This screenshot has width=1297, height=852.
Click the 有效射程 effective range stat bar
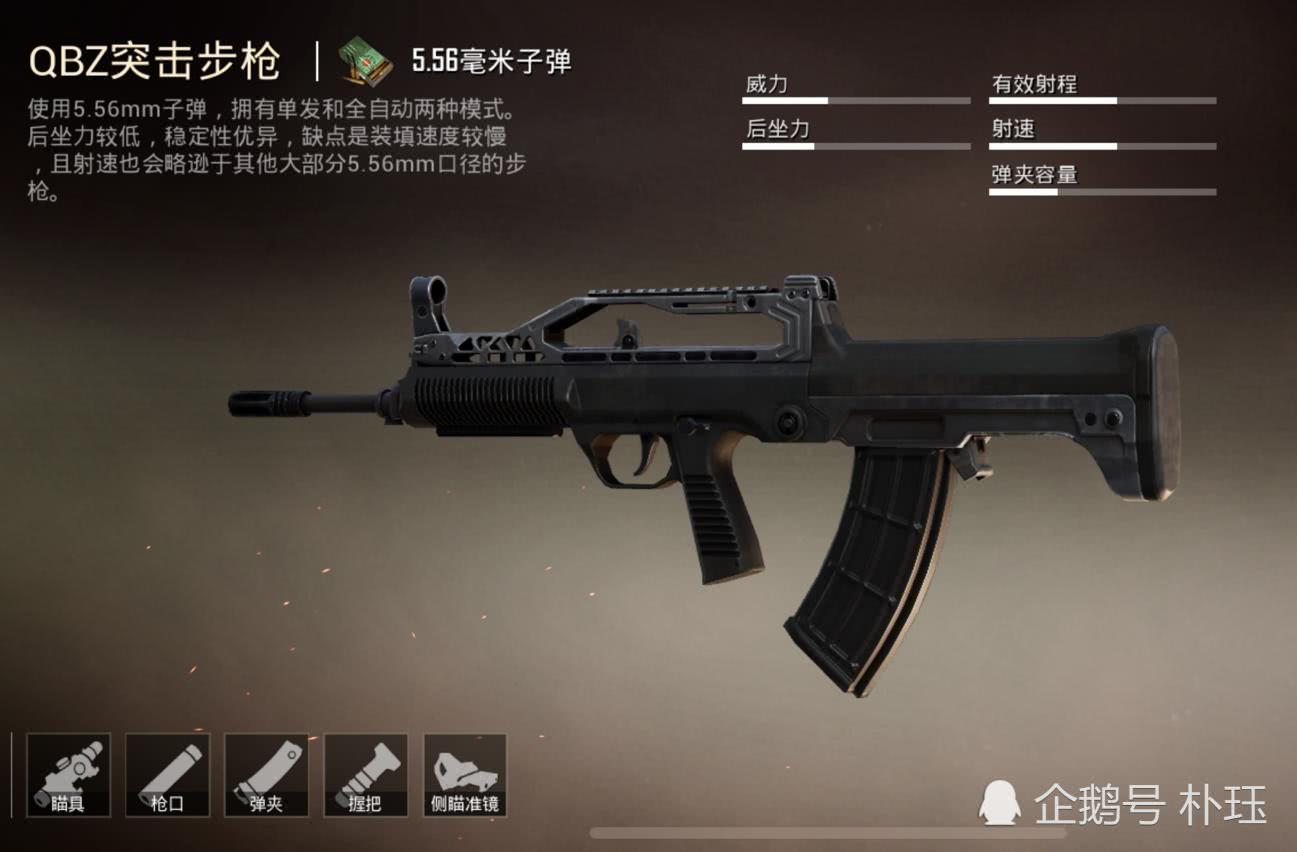[x=1100, y=98]
